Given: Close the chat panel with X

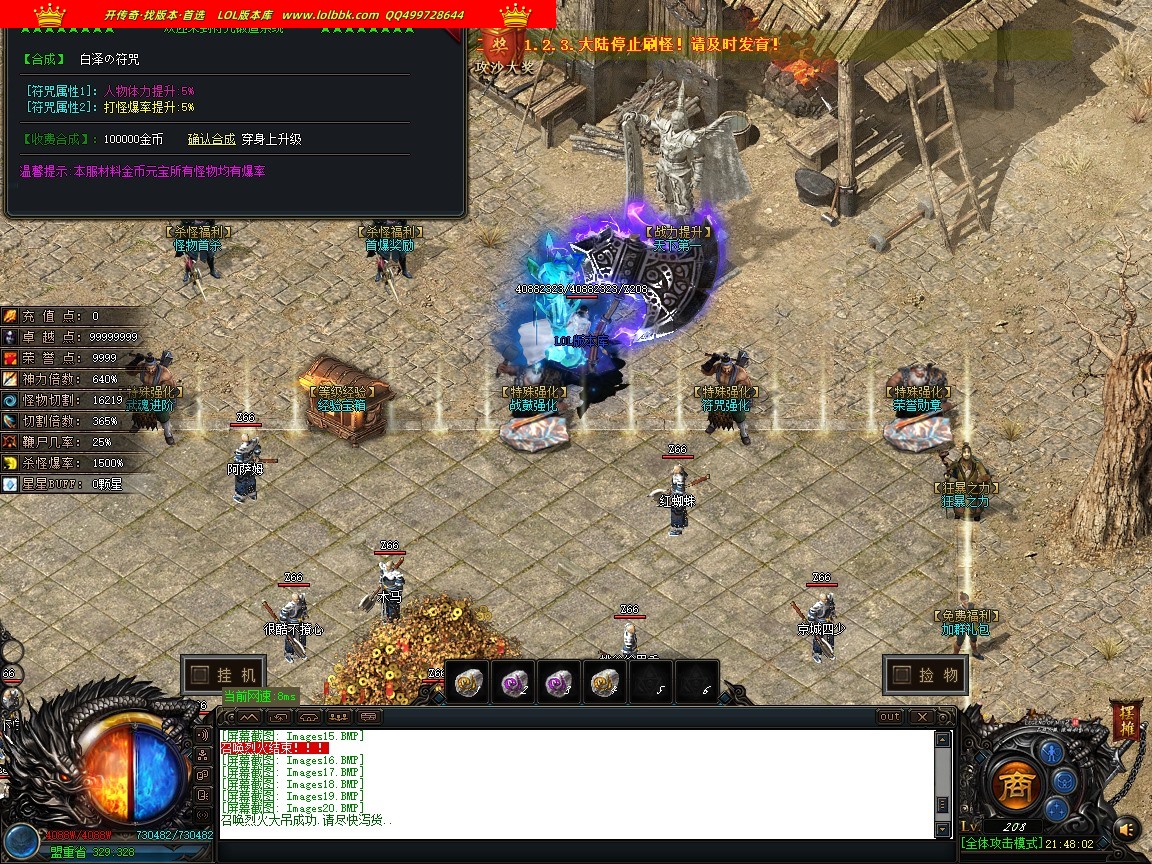Looking at the screenshot, I should click(x=921, y=717).
